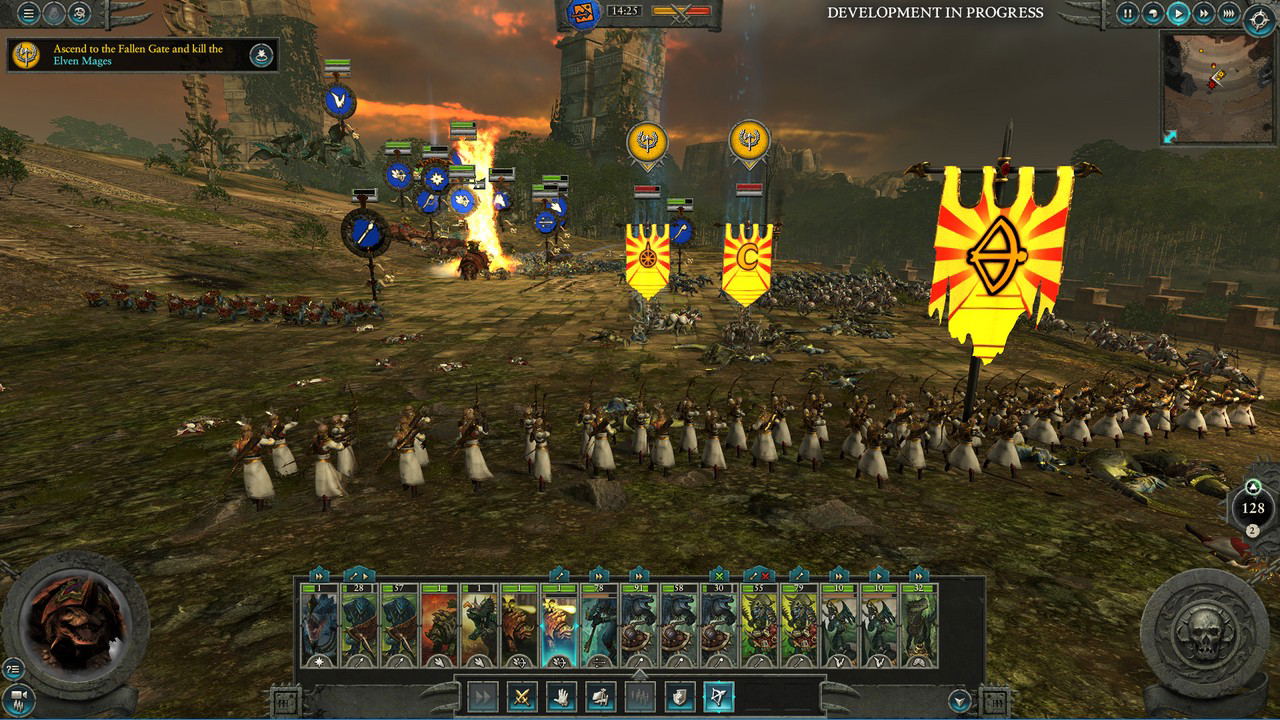Switch to fast forward speed
This screenshot has height=720, width=1280.
[x=1204, y=13]
